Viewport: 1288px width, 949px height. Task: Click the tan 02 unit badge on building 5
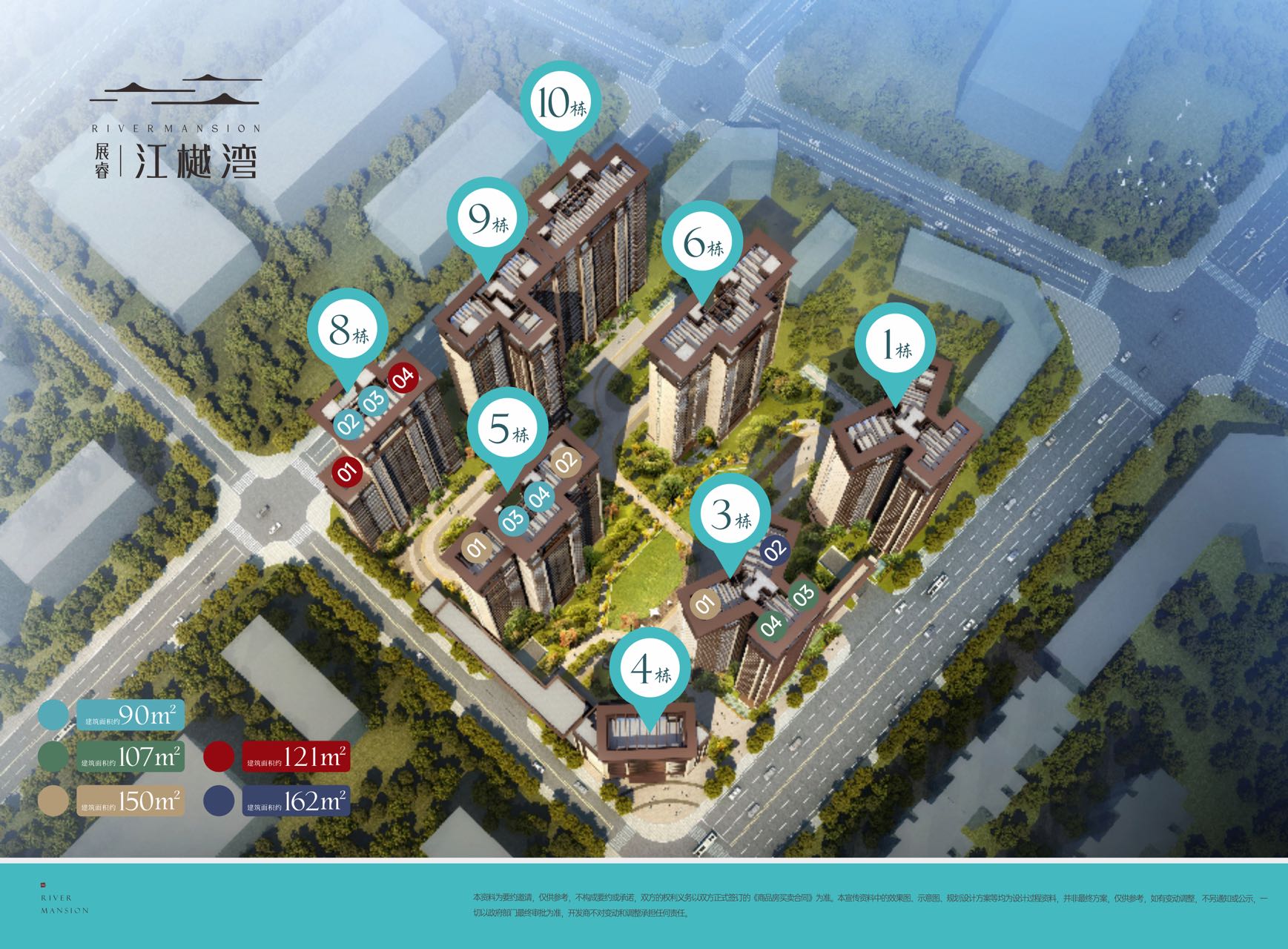[x=566, y=461]
